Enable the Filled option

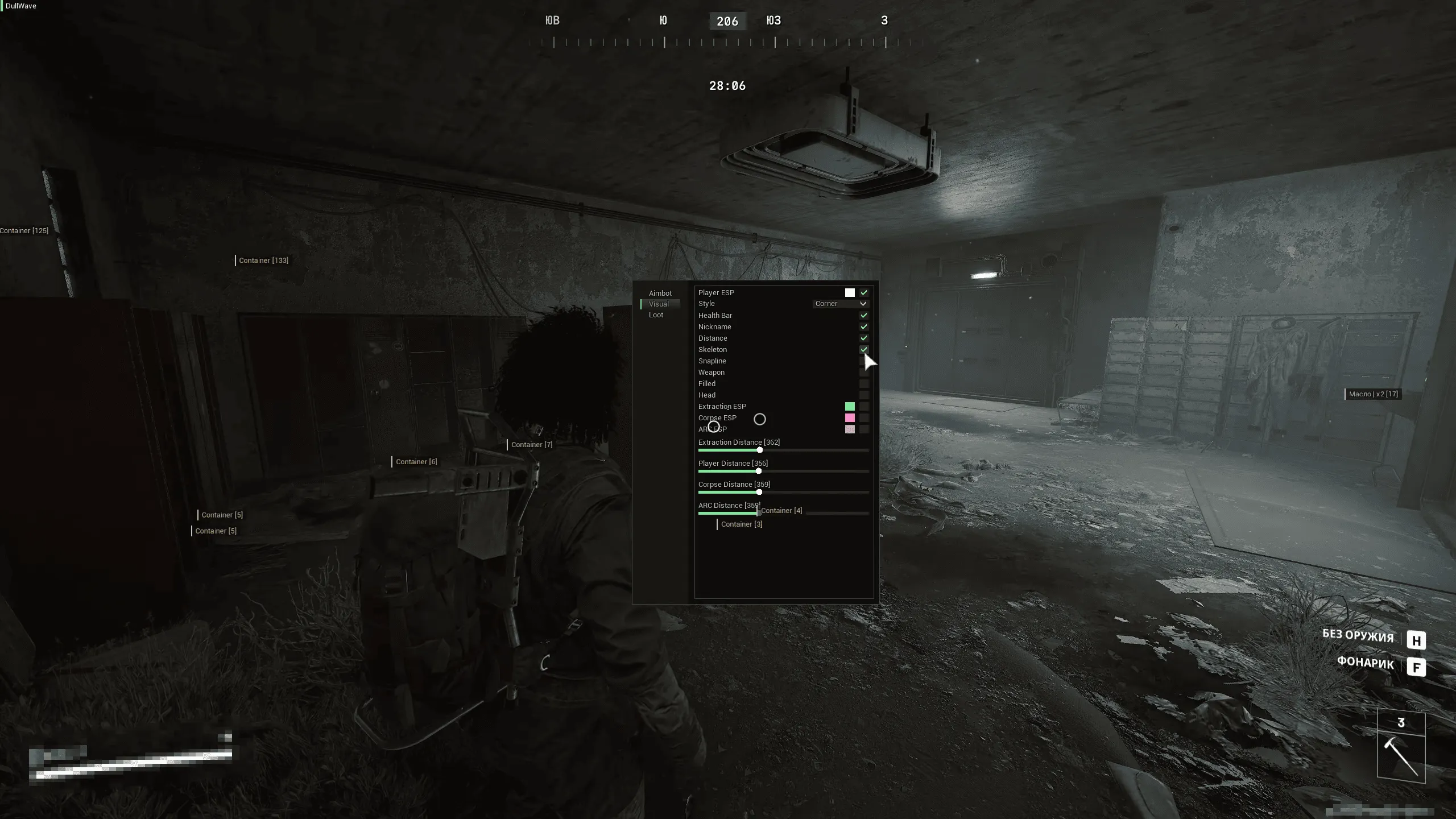point(864,383)
